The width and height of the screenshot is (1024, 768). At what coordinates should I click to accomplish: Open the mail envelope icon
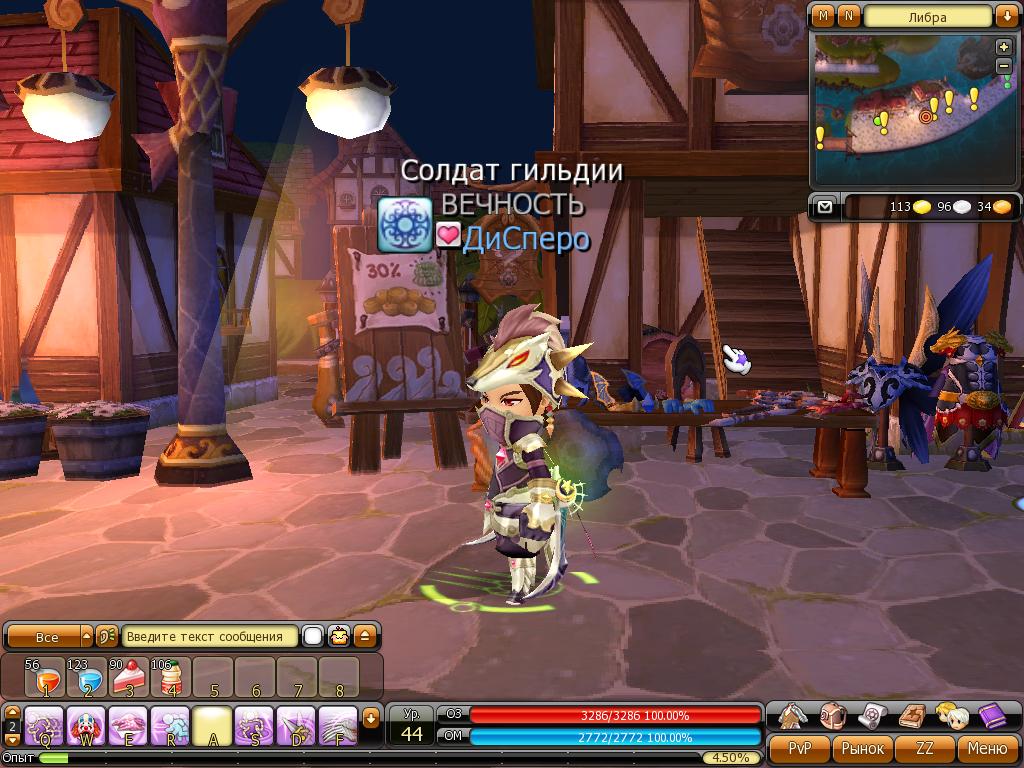pos(825,207)
